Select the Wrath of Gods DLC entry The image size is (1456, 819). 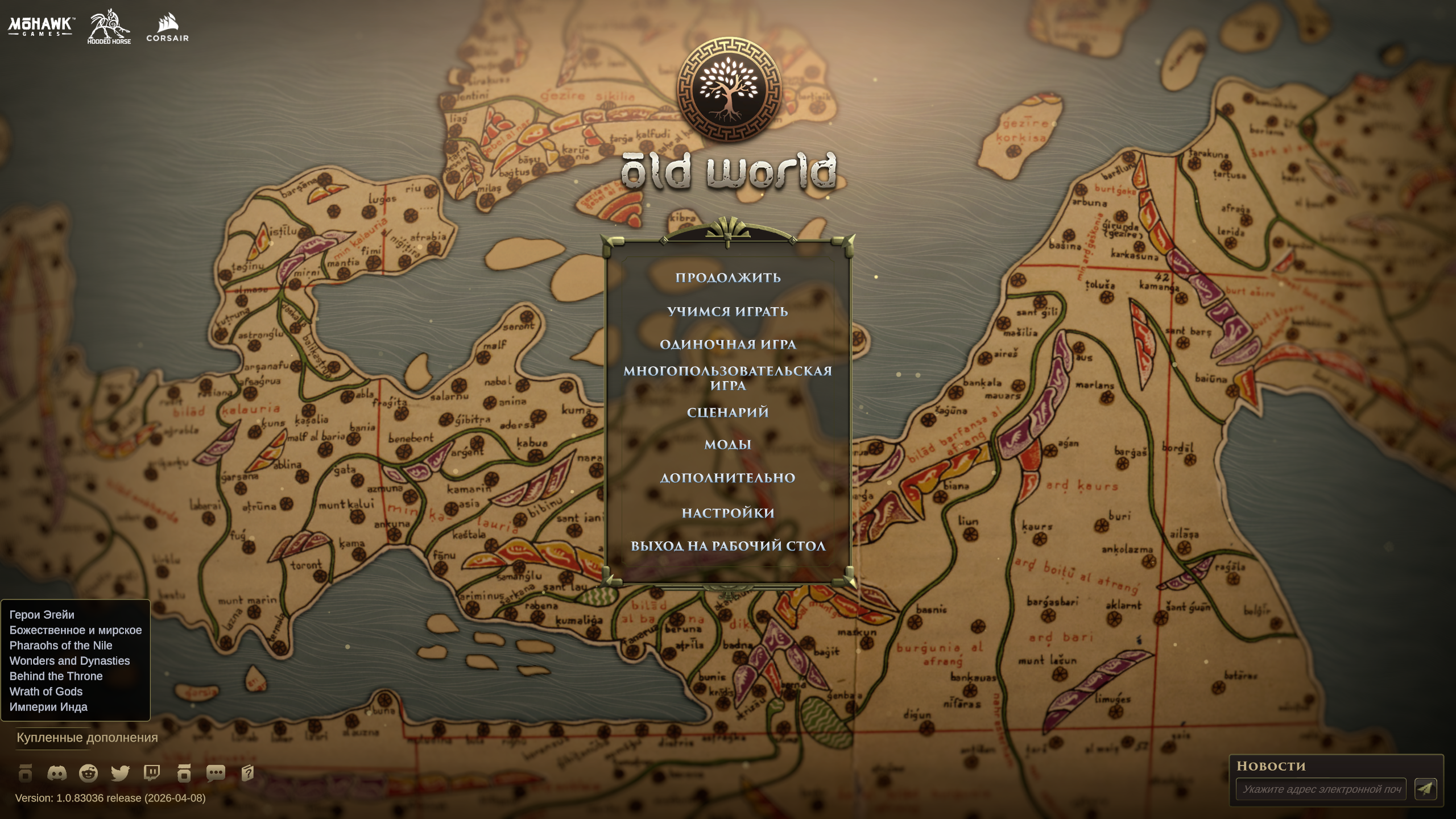point(45,692)
